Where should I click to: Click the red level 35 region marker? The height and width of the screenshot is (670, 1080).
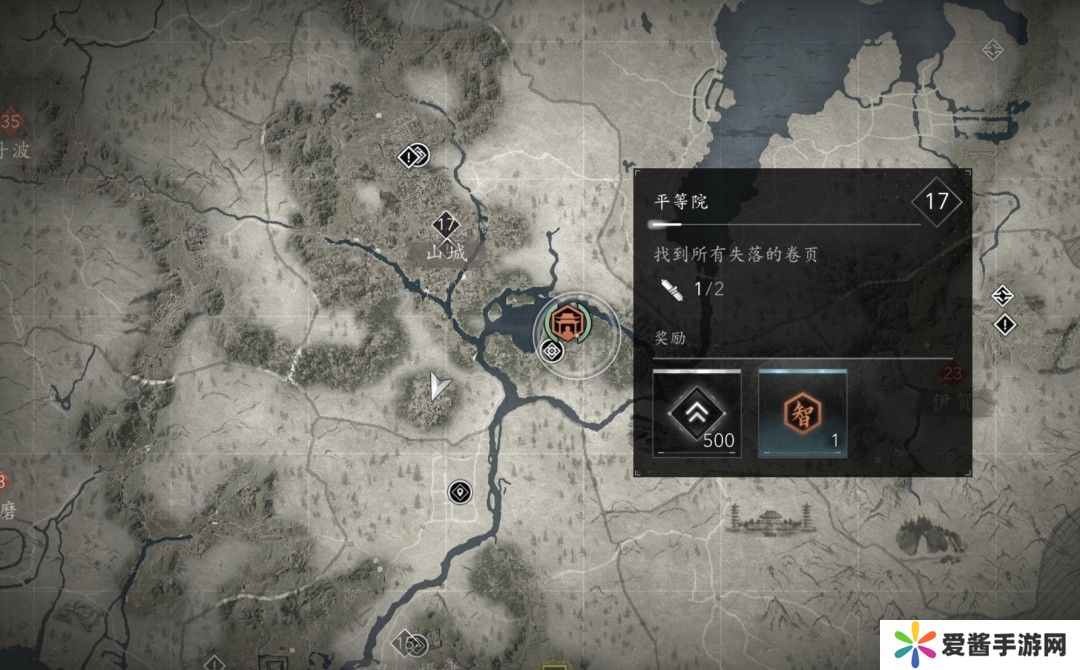[x=11, y=122]
